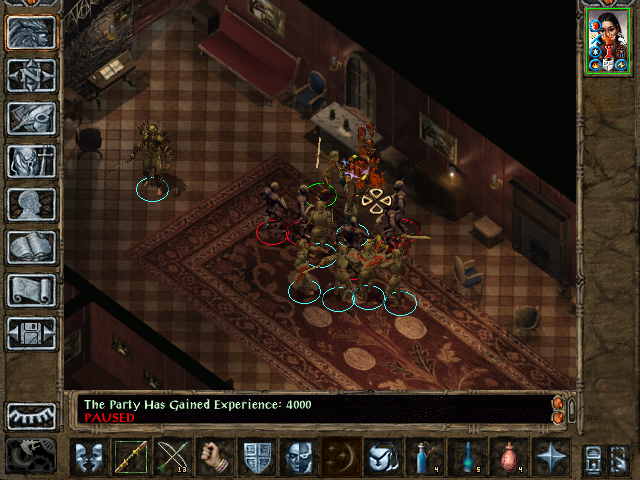This screenshot has width=640, height=480.
Task: Select the crossed arrows ranged weapon slot
Action: tap(173, 457)
